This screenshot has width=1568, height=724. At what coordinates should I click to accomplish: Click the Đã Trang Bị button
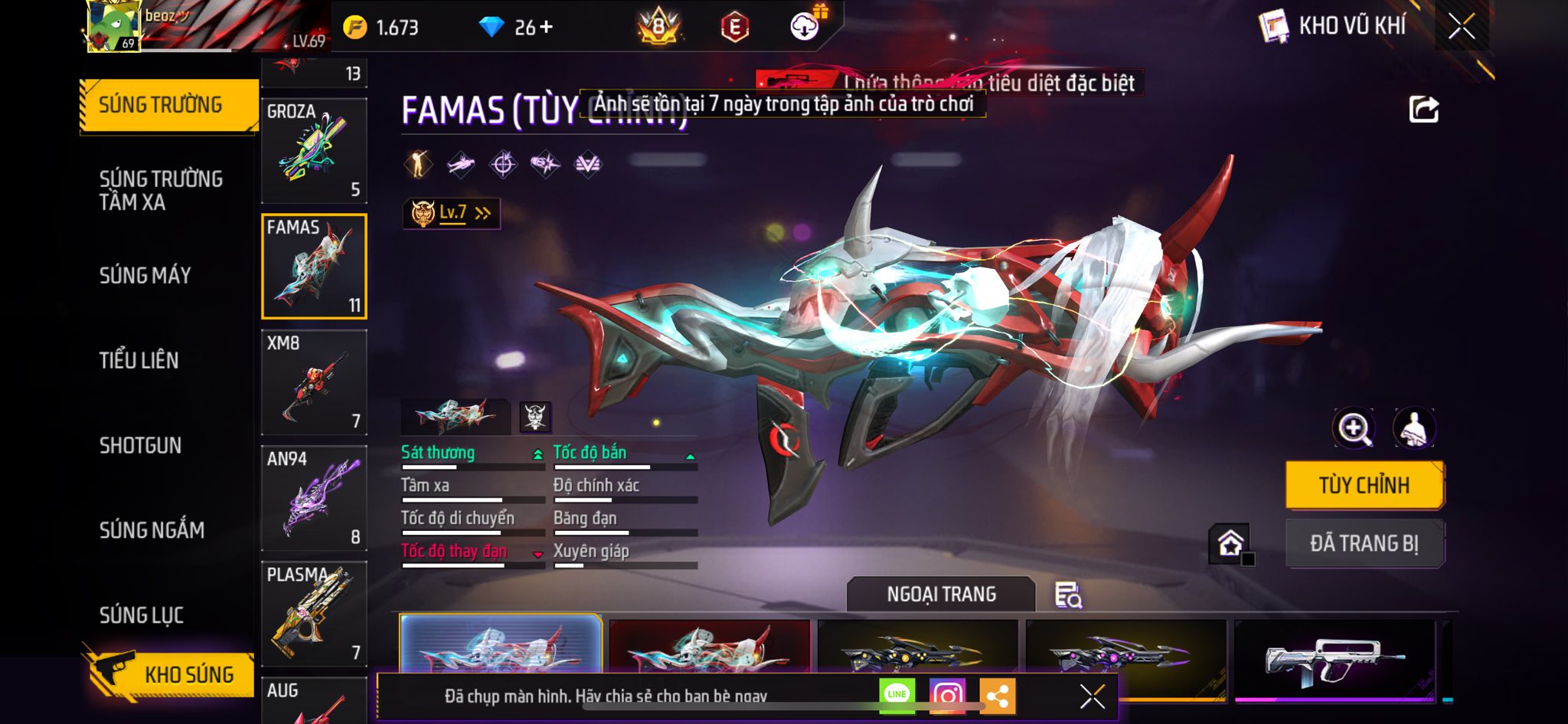coord(1364,543)
